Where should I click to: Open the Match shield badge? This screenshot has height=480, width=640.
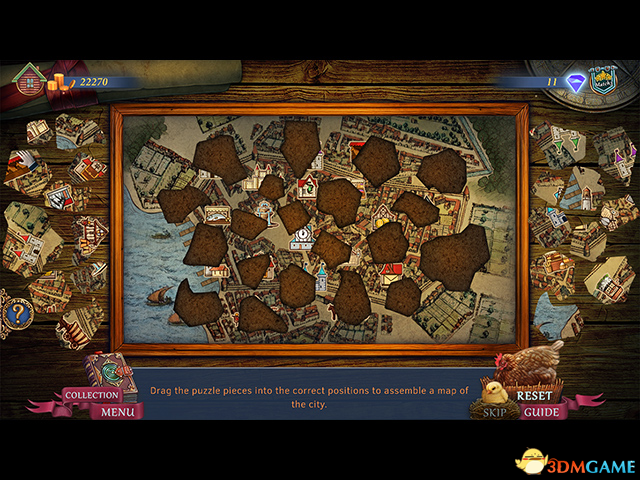point(602,82)
